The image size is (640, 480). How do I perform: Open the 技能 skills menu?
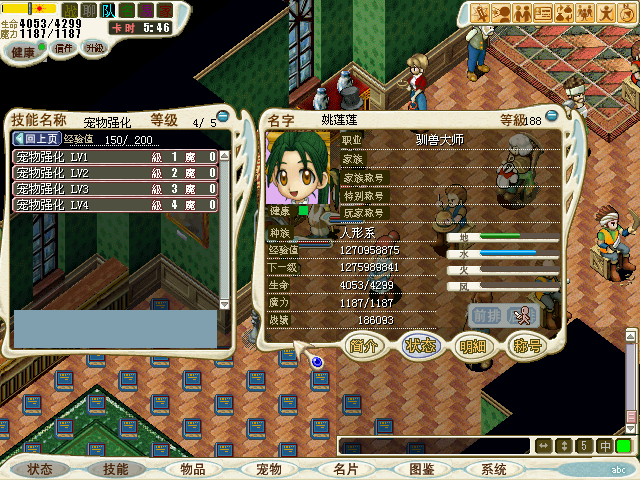pyautogui.click(x=116, y=469)
